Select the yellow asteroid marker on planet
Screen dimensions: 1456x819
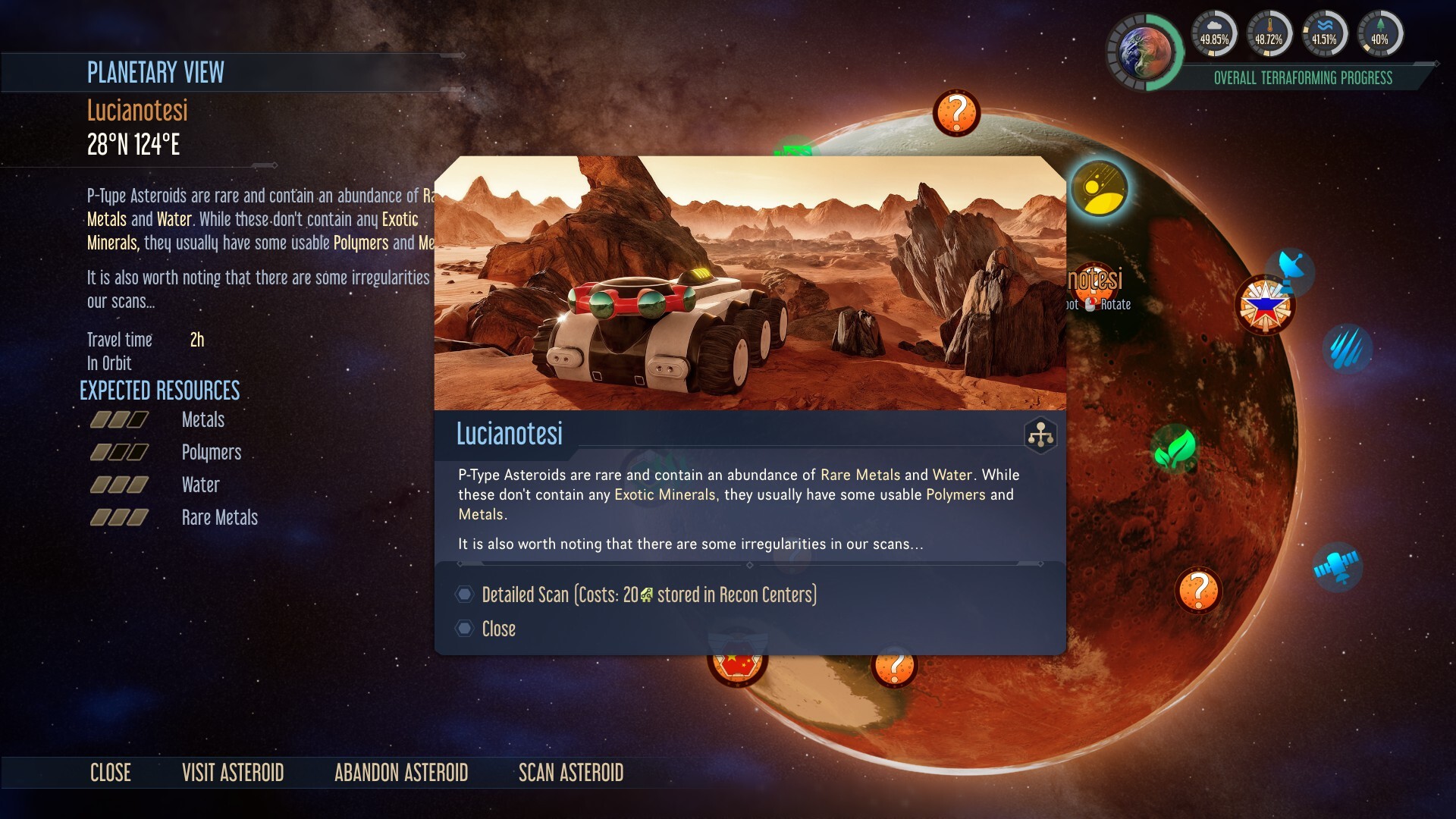1099,188
